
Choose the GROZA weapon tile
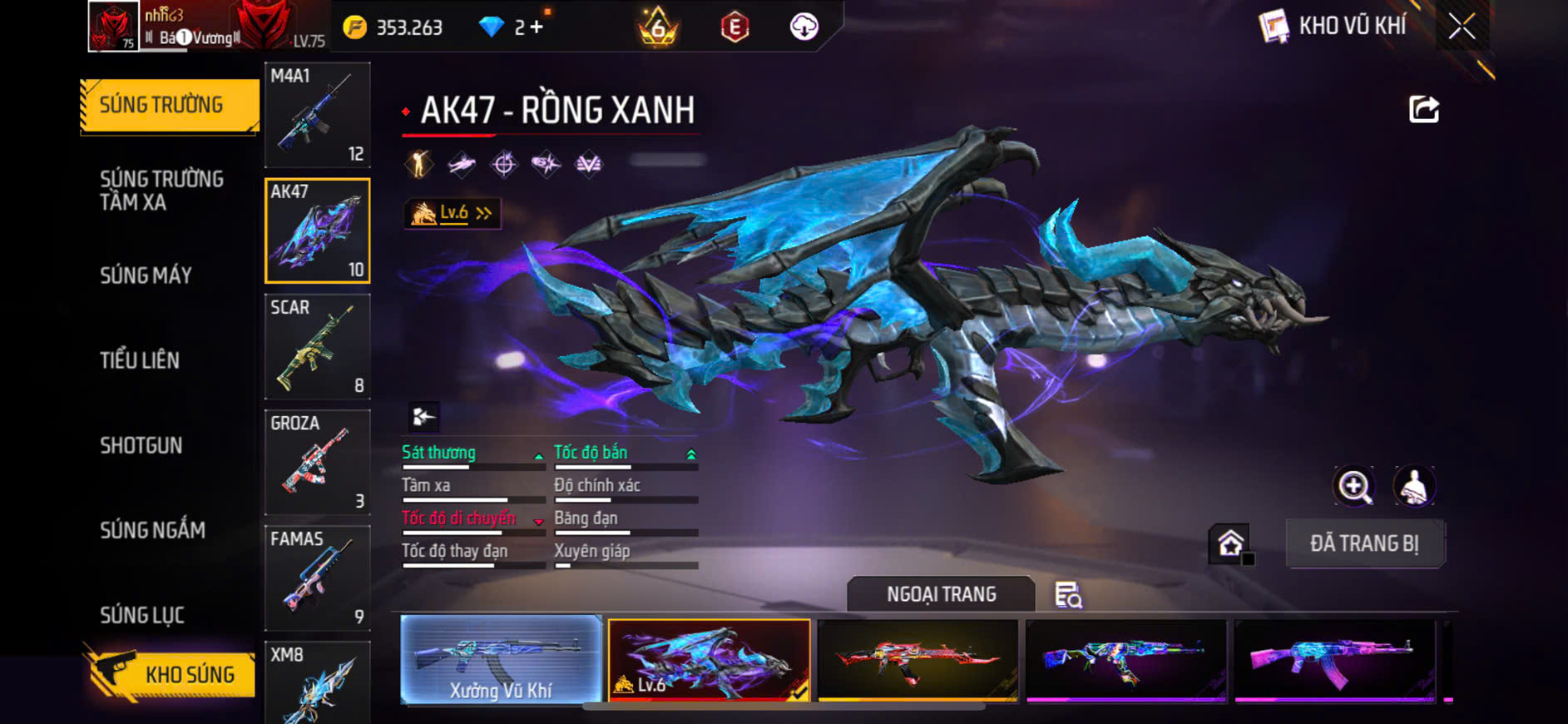click(317, 462)
